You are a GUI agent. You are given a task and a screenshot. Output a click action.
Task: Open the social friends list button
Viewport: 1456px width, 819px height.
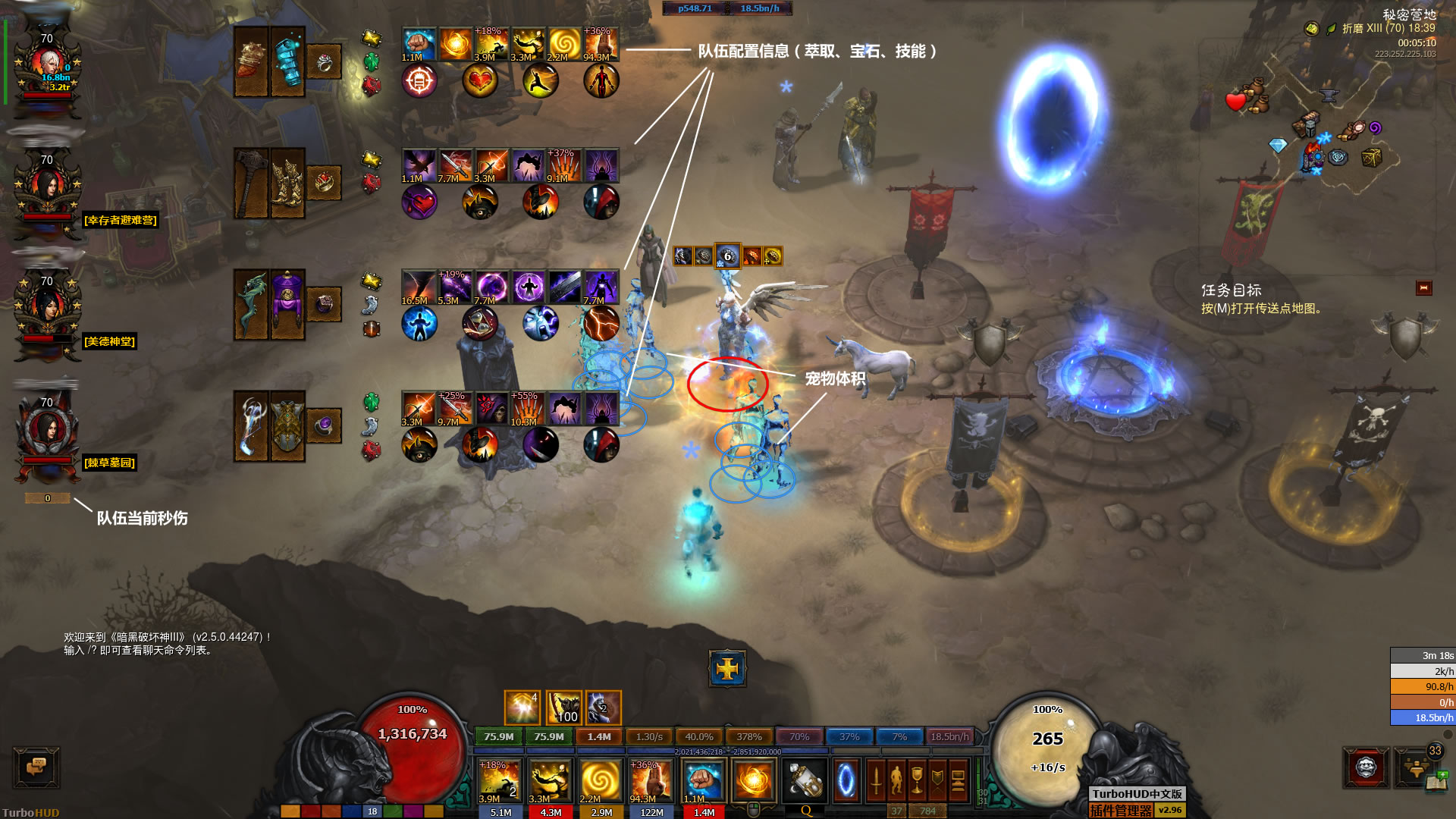pyautogui.click(x=1415, y=767)
